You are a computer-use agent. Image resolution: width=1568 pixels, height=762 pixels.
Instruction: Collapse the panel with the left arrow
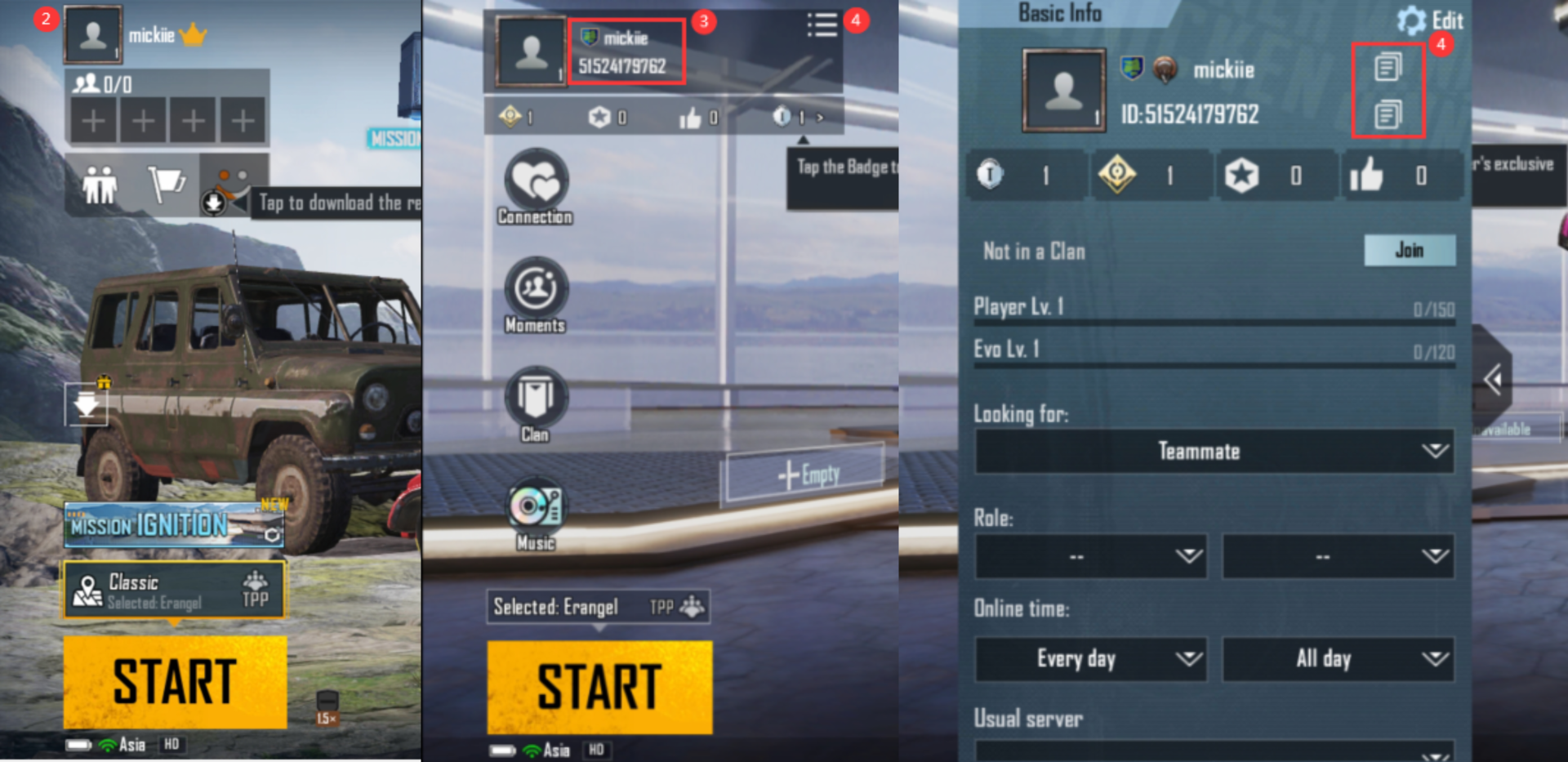1493,379
